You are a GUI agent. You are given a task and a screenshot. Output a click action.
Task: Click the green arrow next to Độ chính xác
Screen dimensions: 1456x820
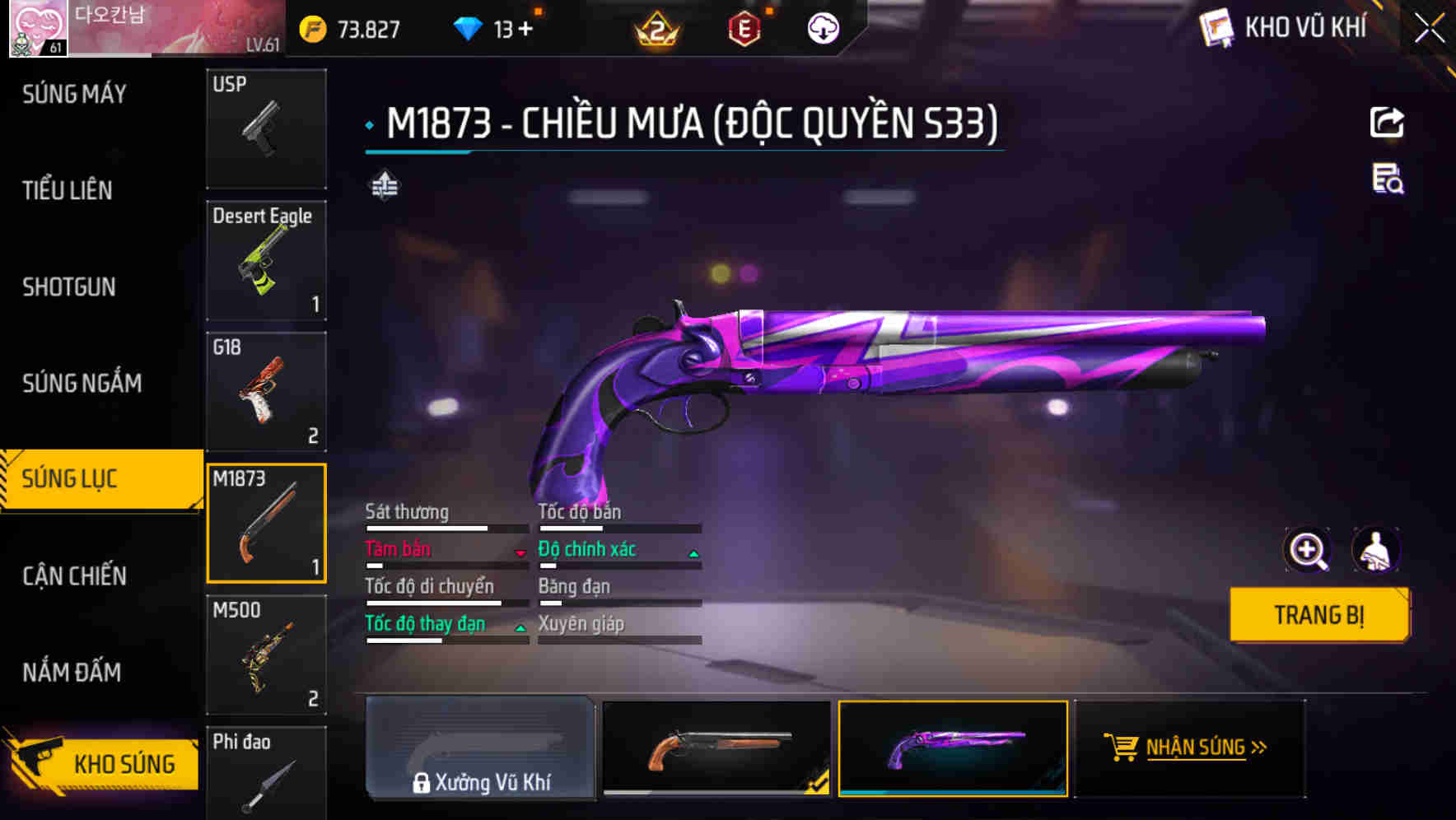coord(692,553)
